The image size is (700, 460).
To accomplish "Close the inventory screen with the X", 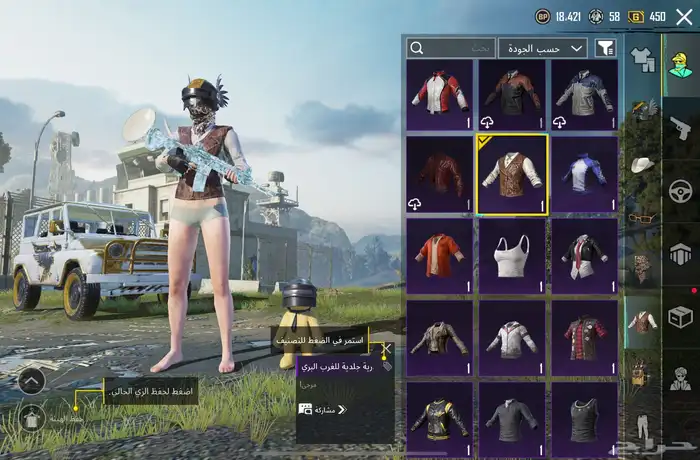I will [x=684, y=17].
